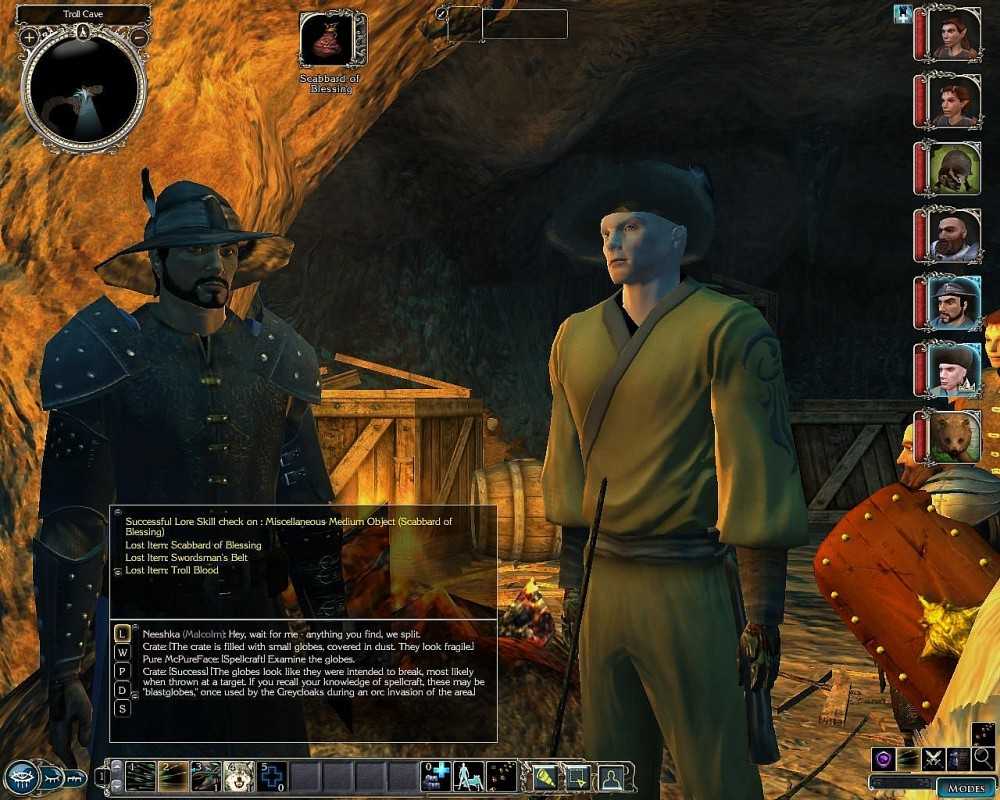Use the wolf icon in the hotbar
The image size is (1000, 800).
(239, 776)
